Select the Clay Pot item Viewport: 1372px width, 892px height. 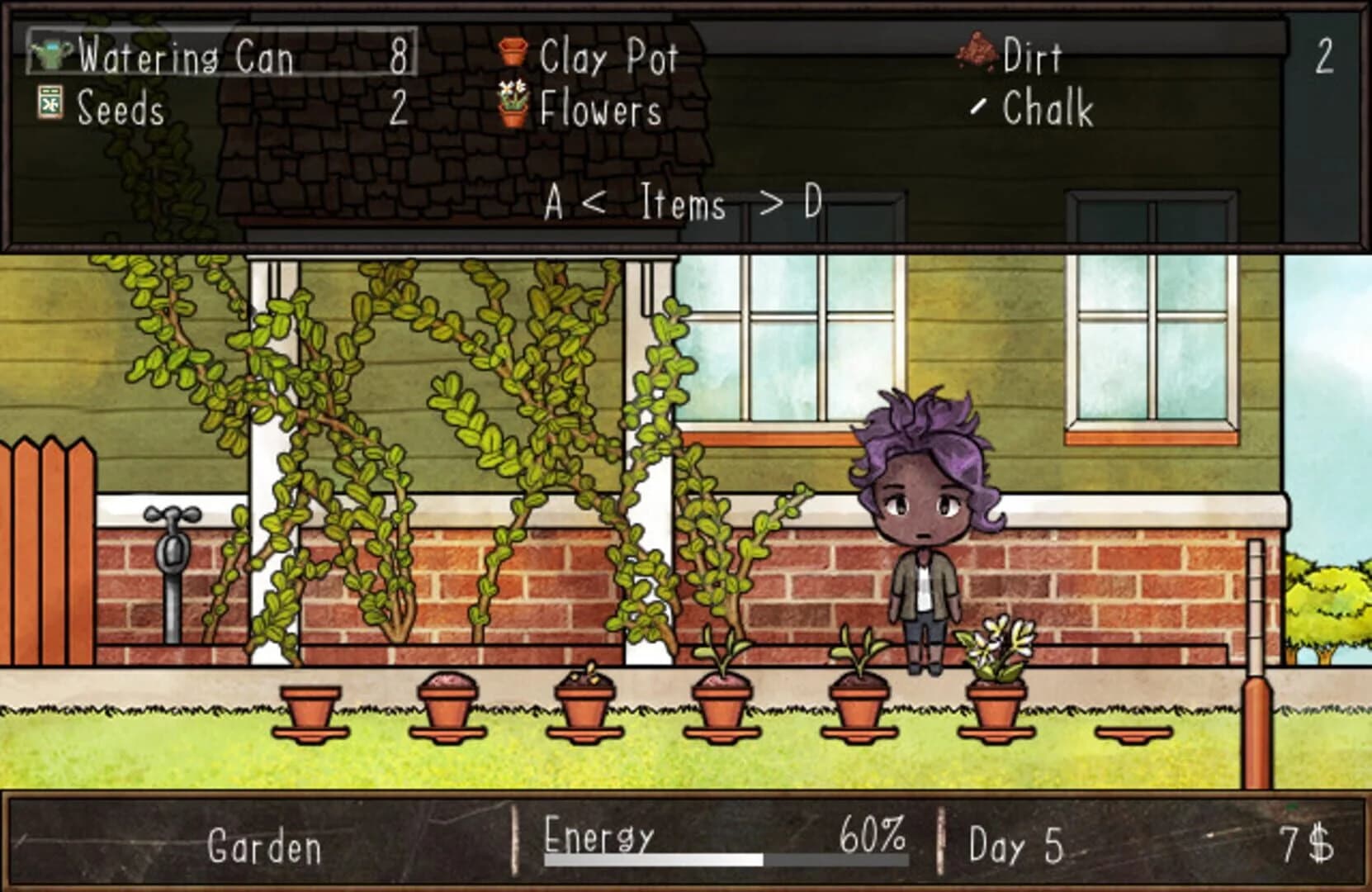click(x=608, y=56)
